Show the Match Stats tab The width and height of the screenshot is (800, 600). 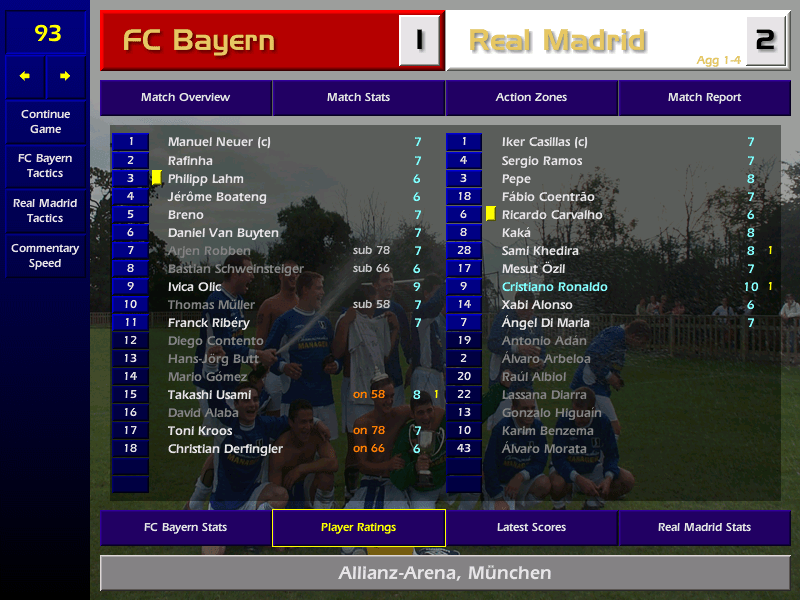(358, 98)
